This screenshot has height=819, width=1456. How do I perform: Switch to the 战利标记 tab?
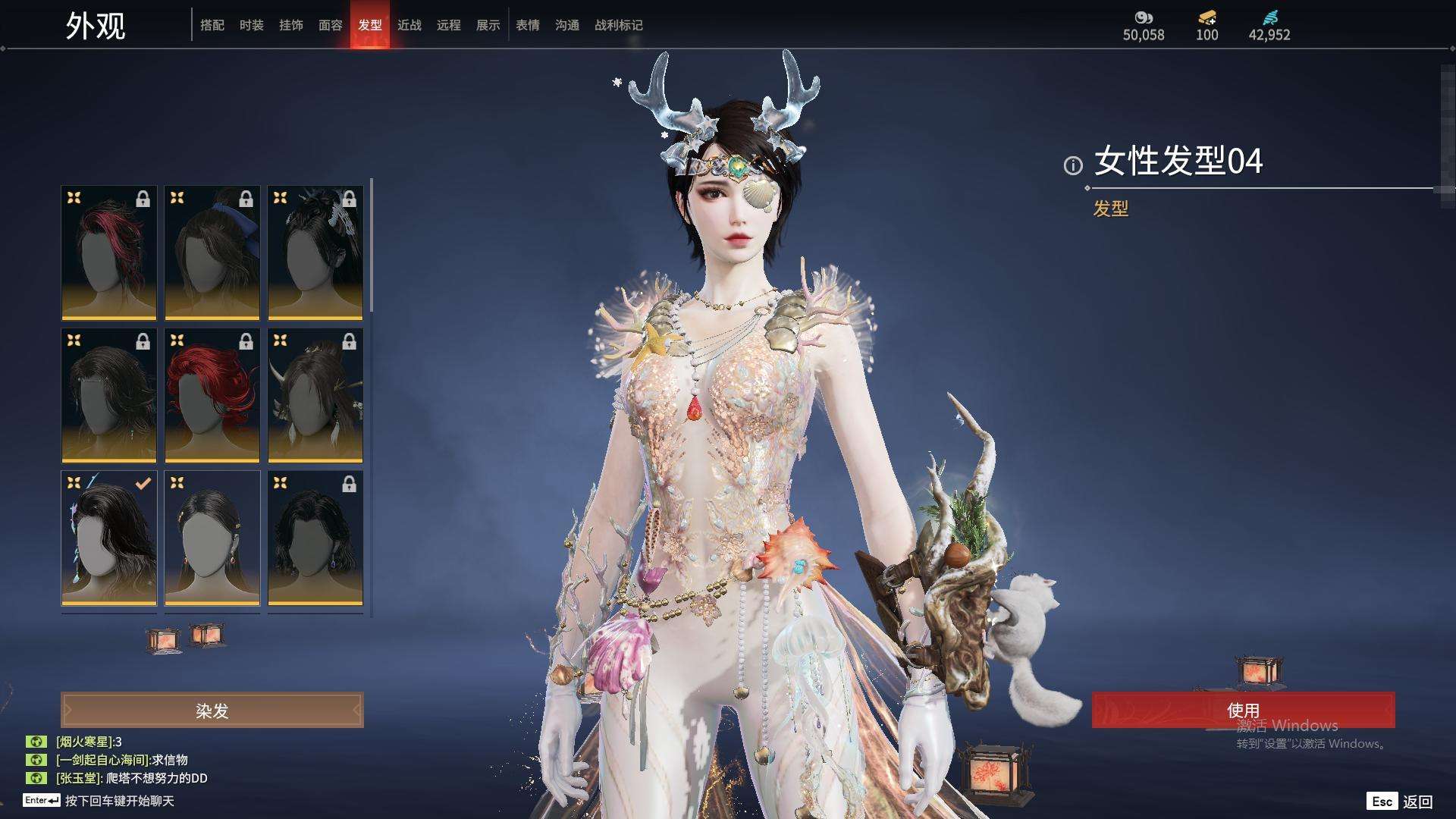coord(619,25)
